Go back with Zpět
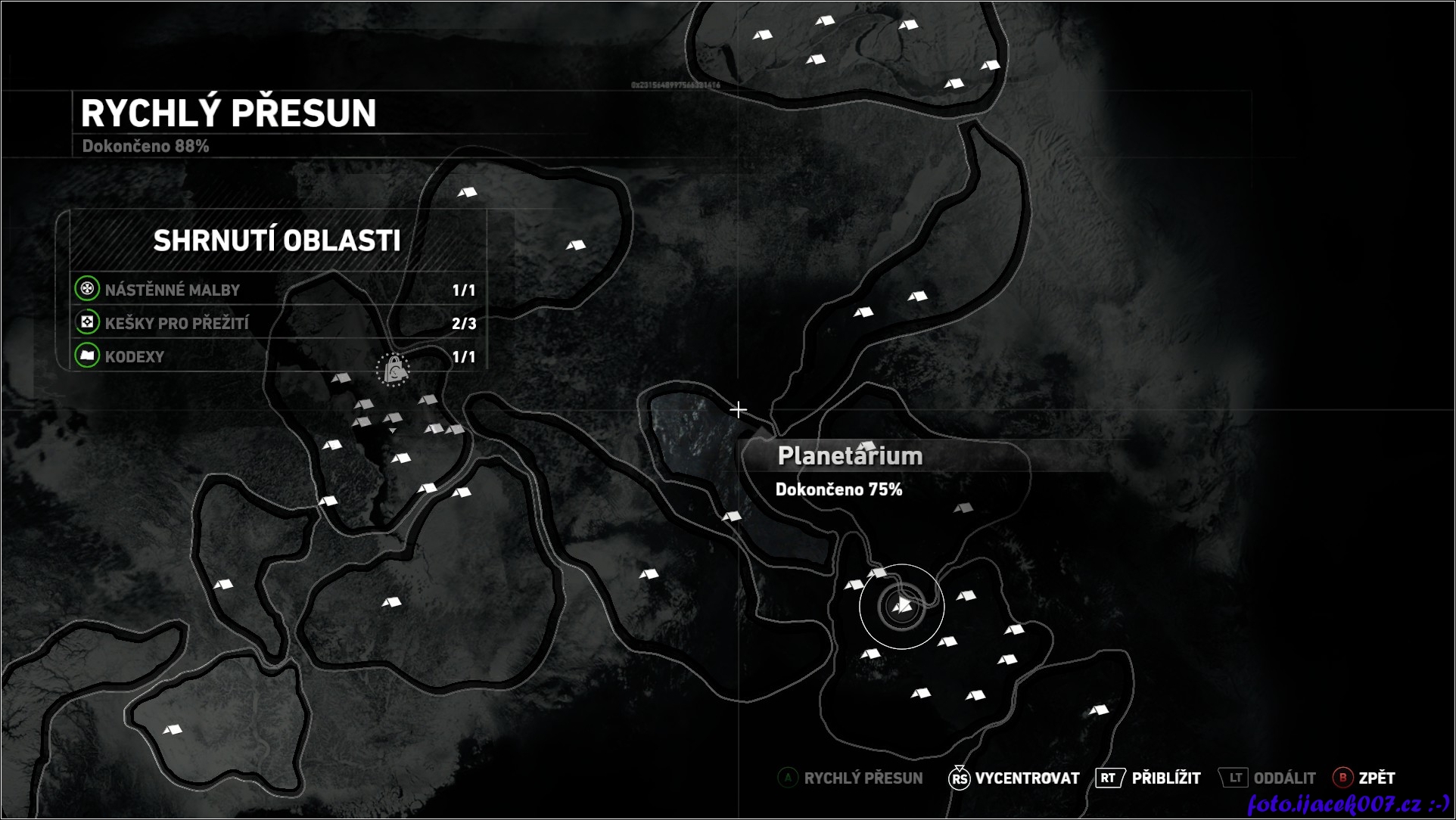The image size is (1456, 820). (x=1364, y=778)
